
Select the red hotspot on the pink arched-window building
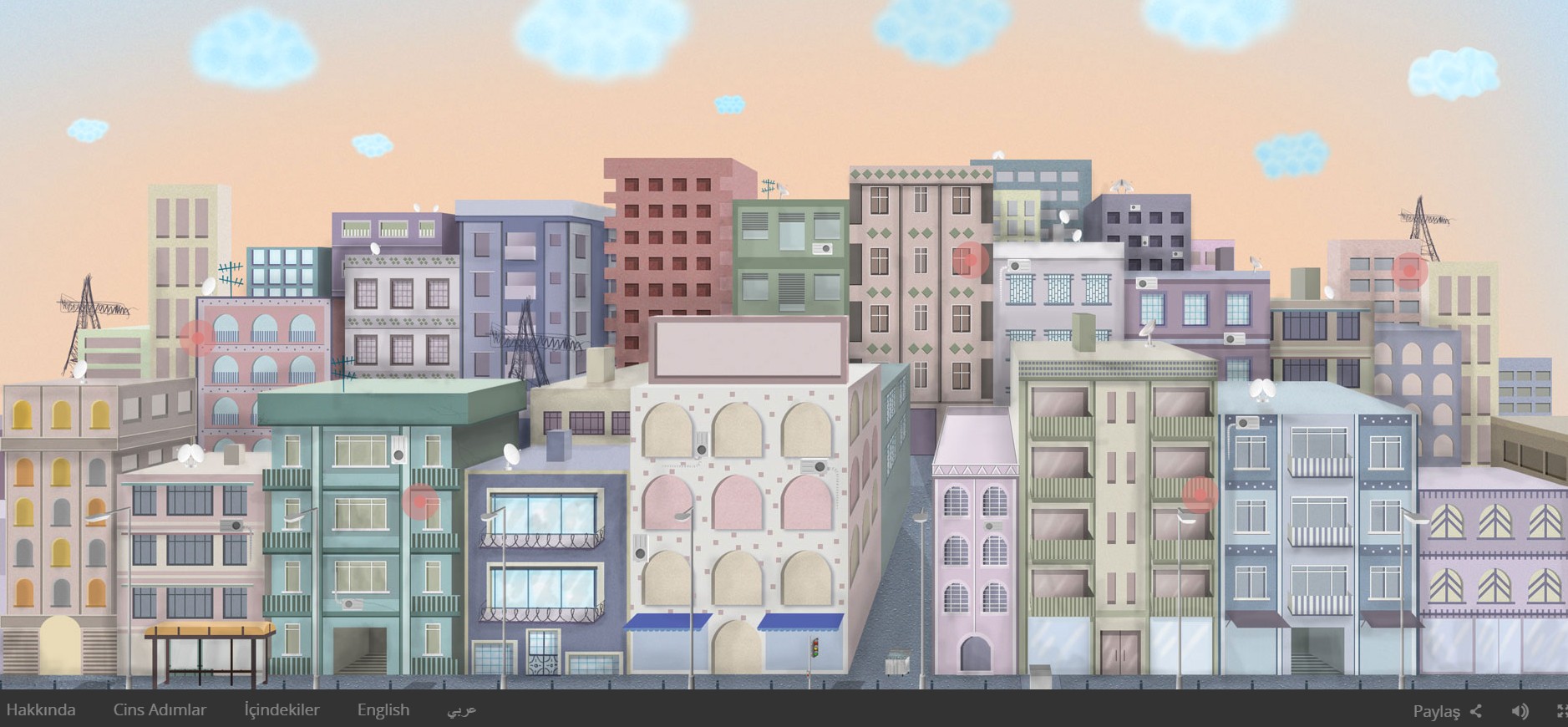(x=198, y=338)
